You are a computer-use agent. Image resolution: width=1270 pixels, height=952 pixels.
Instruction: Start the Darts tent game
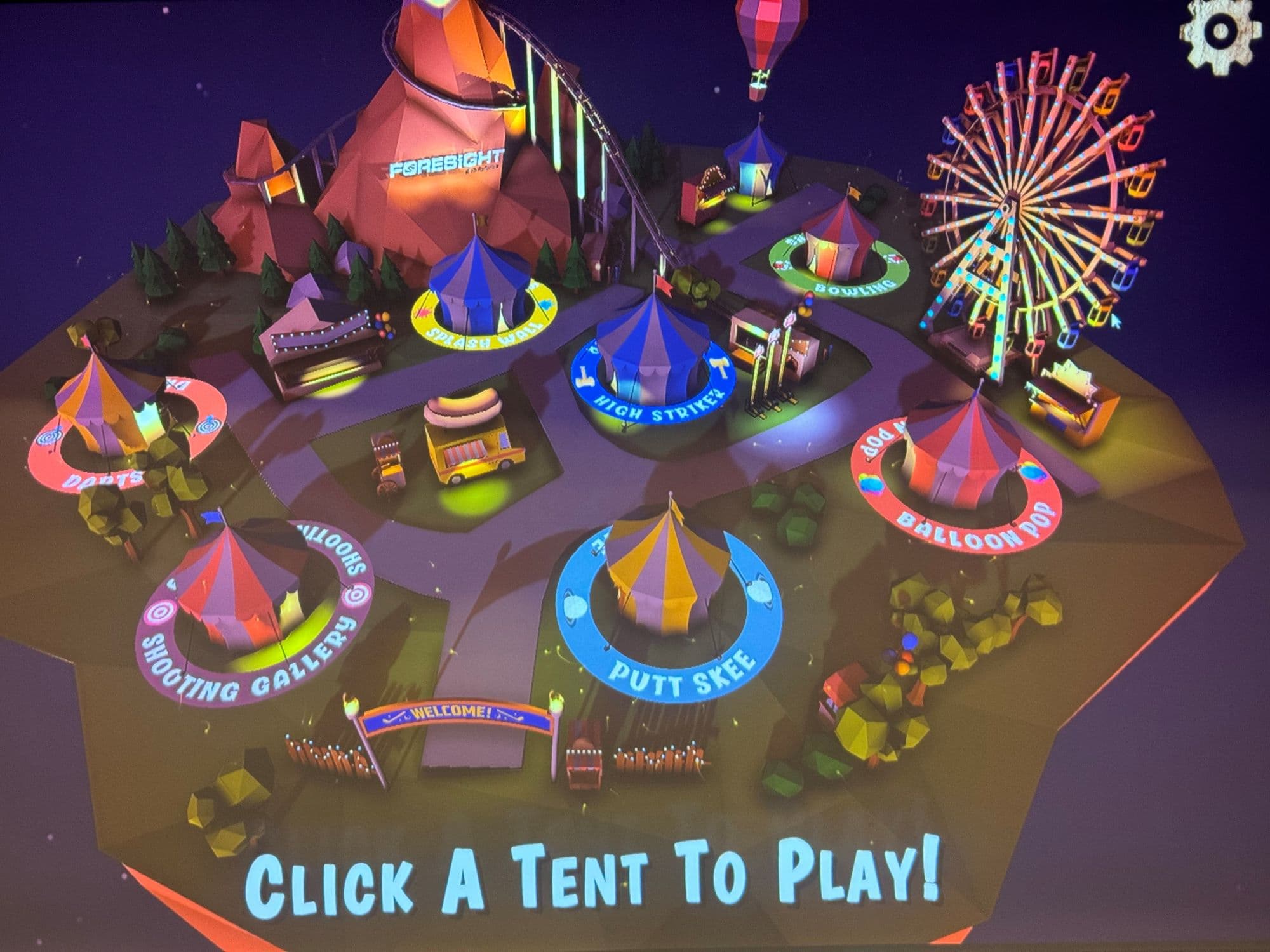coord(105,406)
